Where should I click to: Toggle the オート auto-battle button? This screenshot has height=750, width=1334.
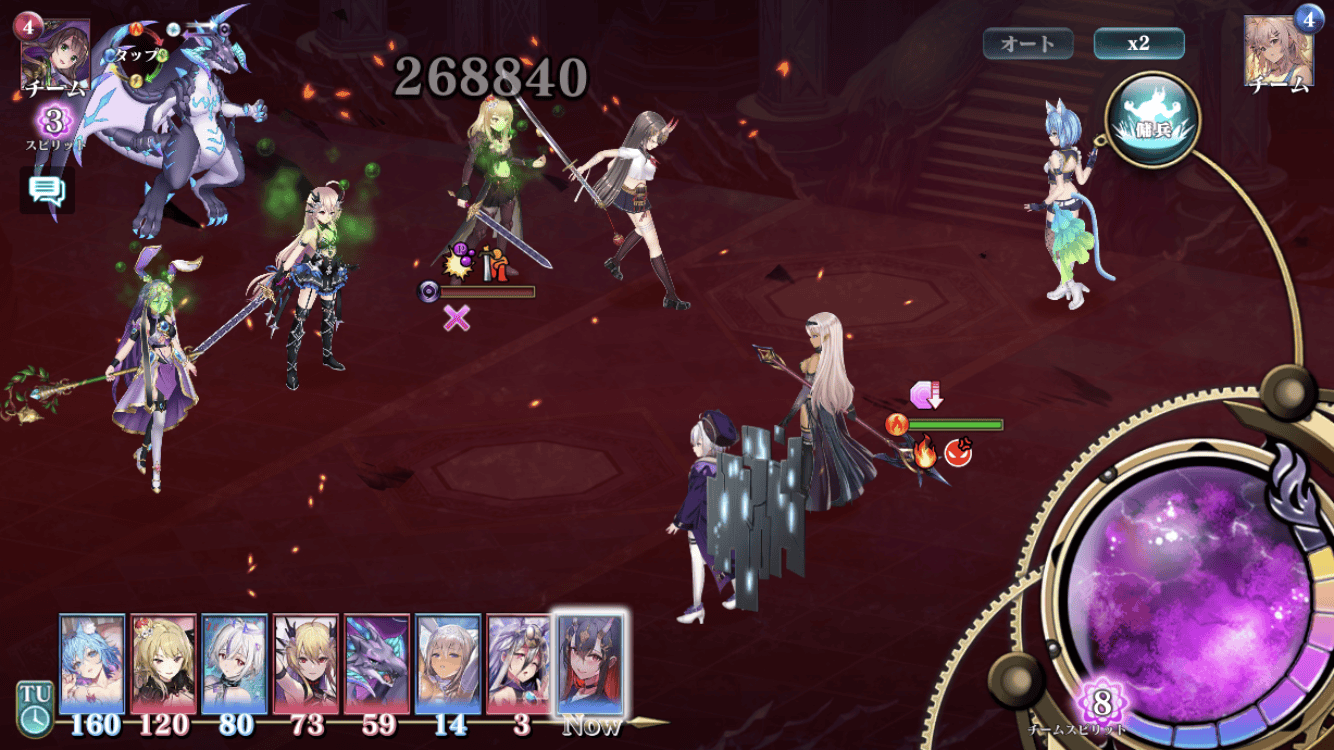pos(1028,44)
